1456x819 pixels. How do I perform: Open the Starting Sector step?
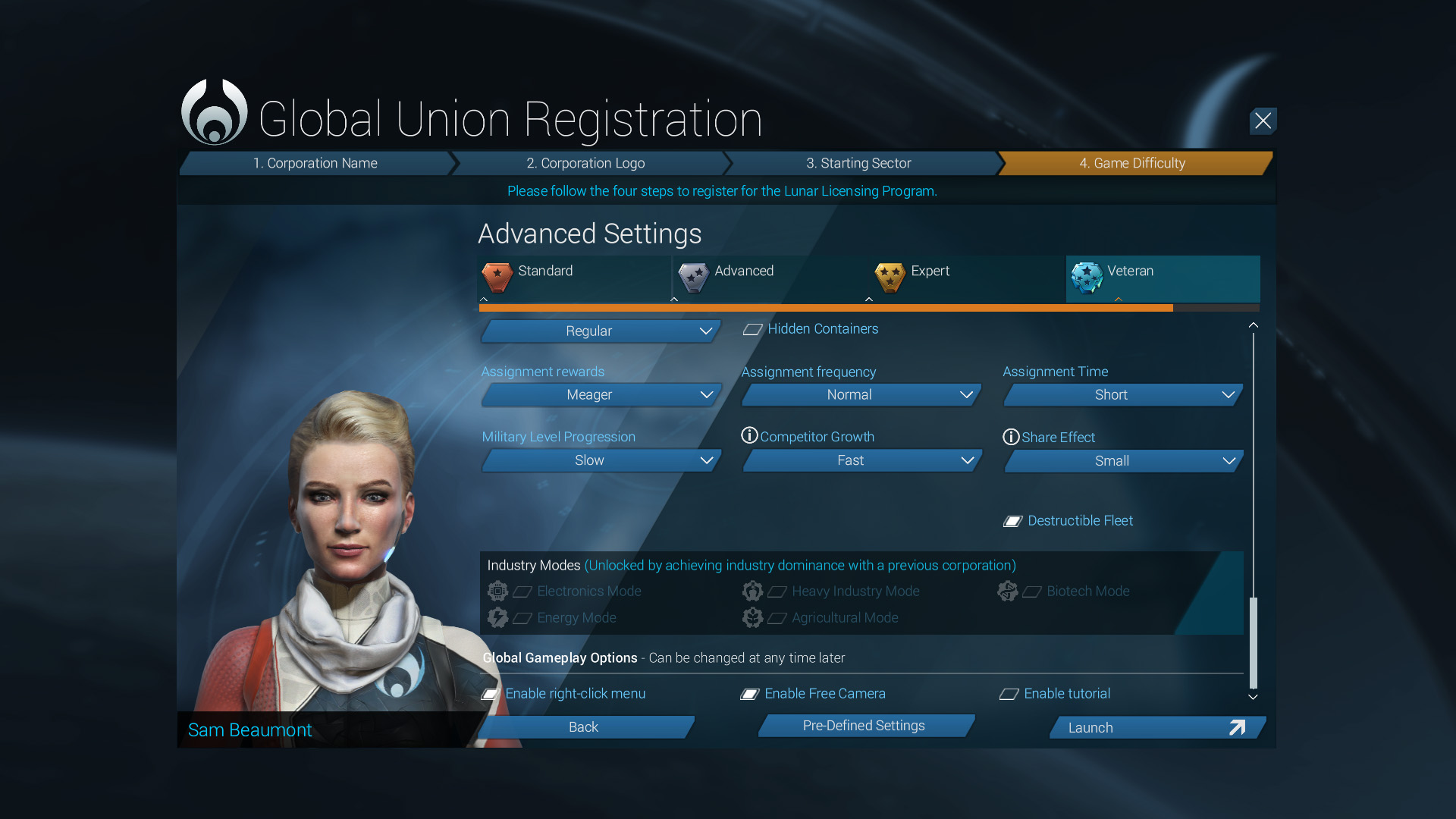click(858, 163)
